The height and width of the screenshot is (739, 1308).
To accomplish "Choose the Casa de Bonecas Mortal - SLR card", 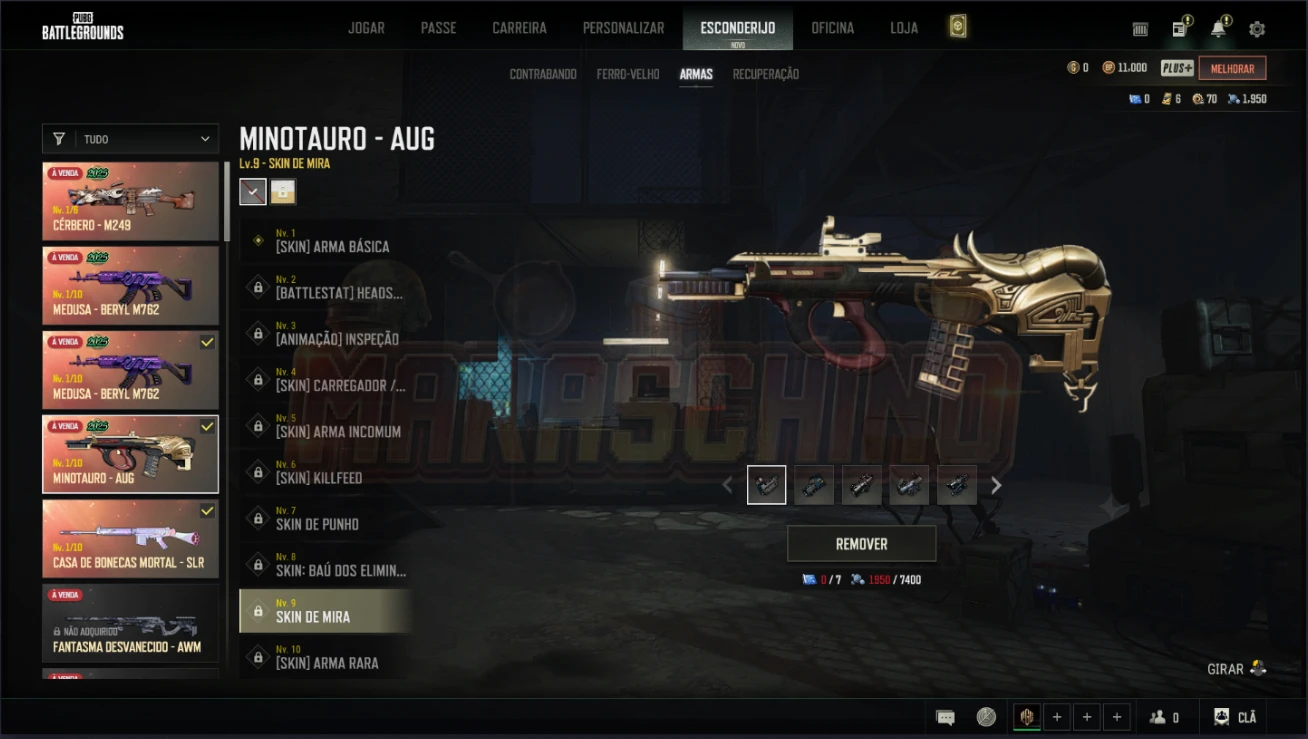I will 130,539.
